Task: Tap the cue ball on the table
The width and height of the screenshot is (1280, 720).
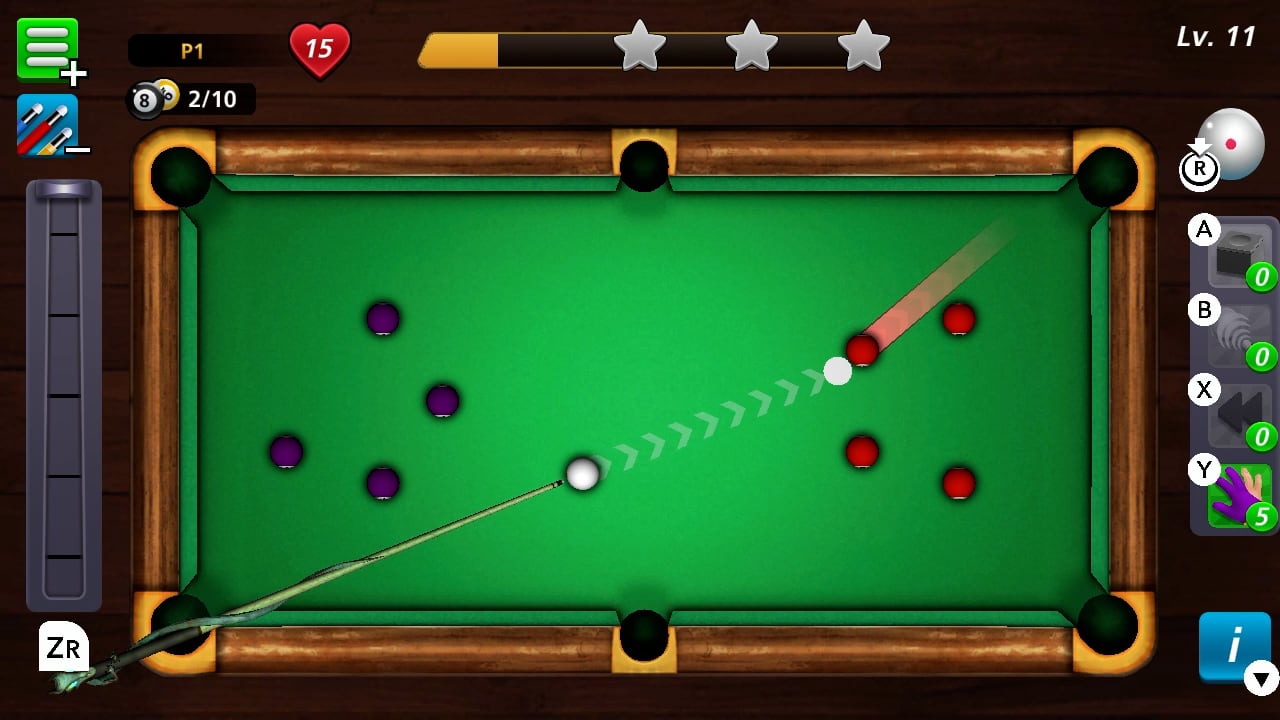Action: click(581, 474)
